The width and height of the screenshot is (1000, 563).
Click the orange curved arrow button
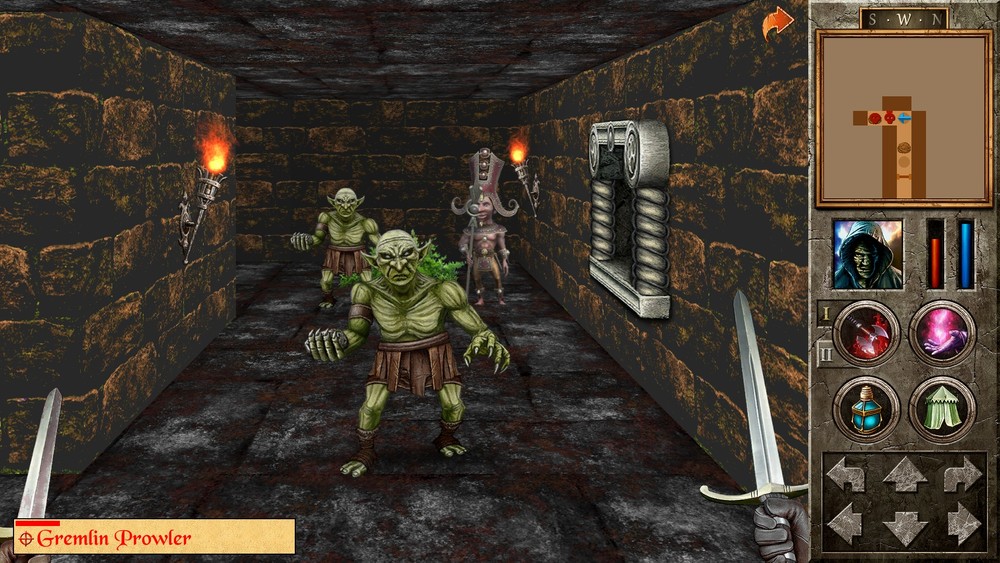[x=777, y=23]
